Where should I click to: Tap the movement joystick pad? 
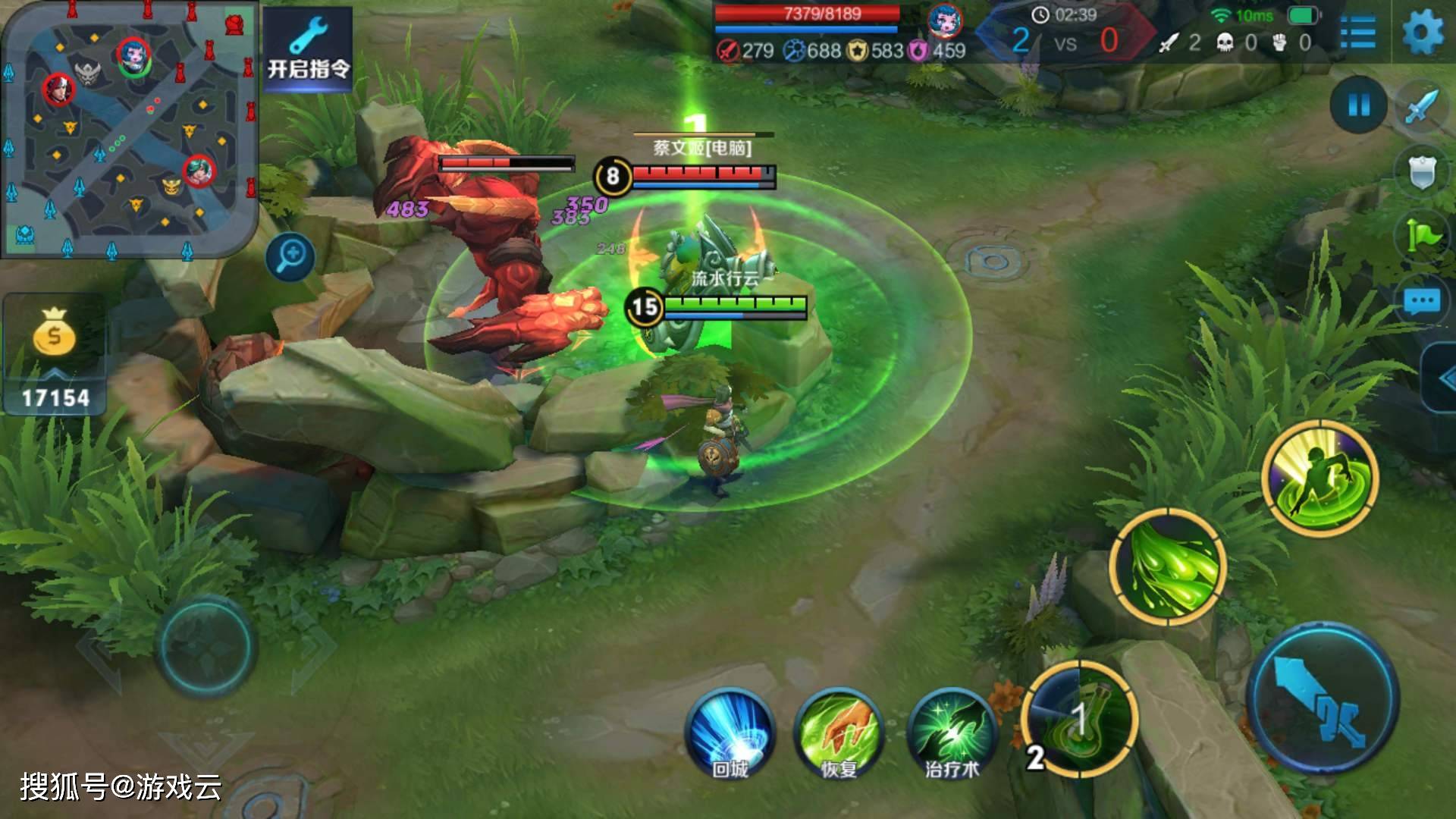(x=206, y=646)
